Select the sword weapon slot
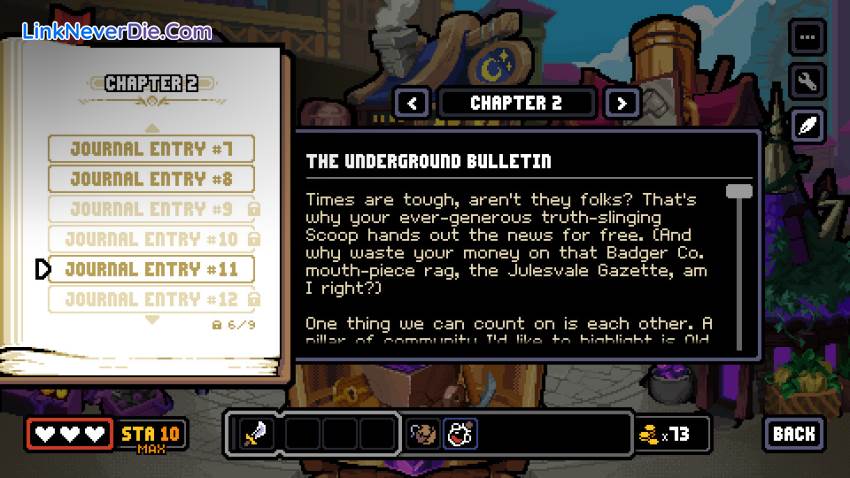Viewport: 850px width, 478px height. point(255,433)
